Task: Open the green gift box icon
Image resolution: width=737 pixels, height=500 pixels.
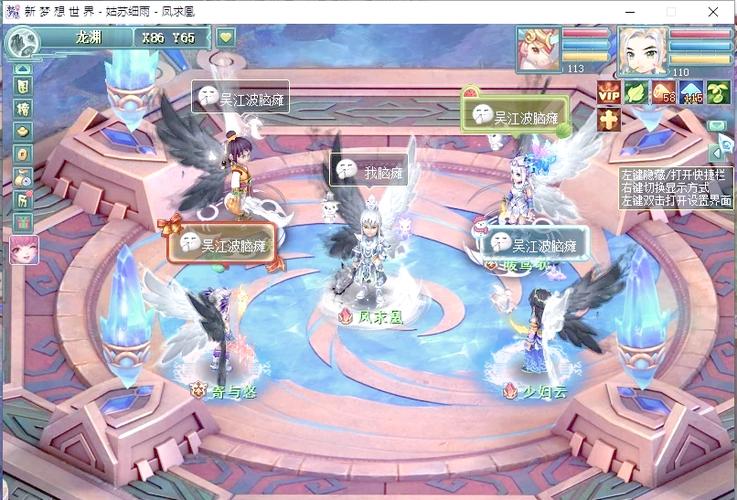Action: tap(22, 221)
